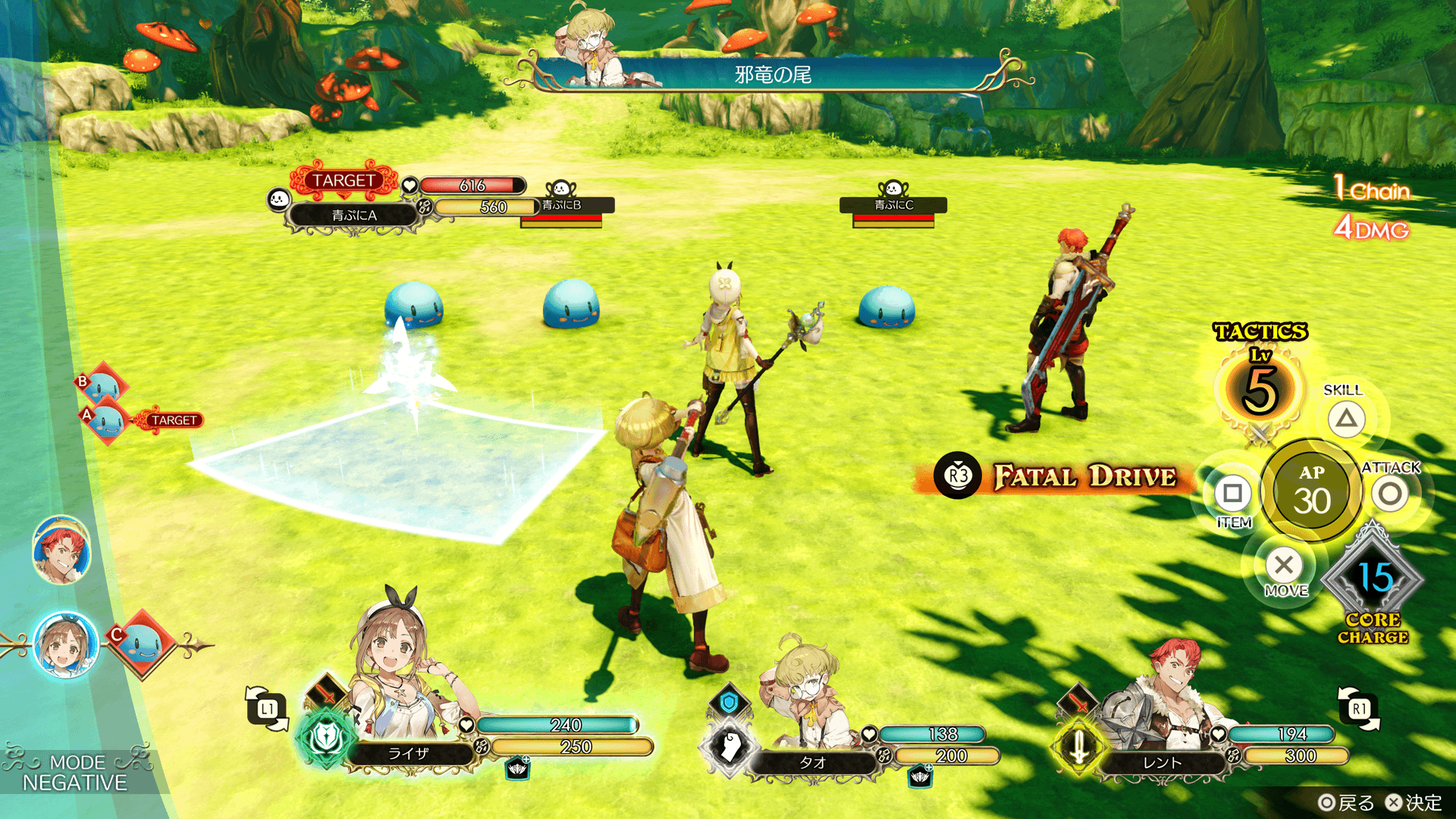The image size is (1456, 819).
Task: Open the ITEM command
Action: click(1232, 494)
